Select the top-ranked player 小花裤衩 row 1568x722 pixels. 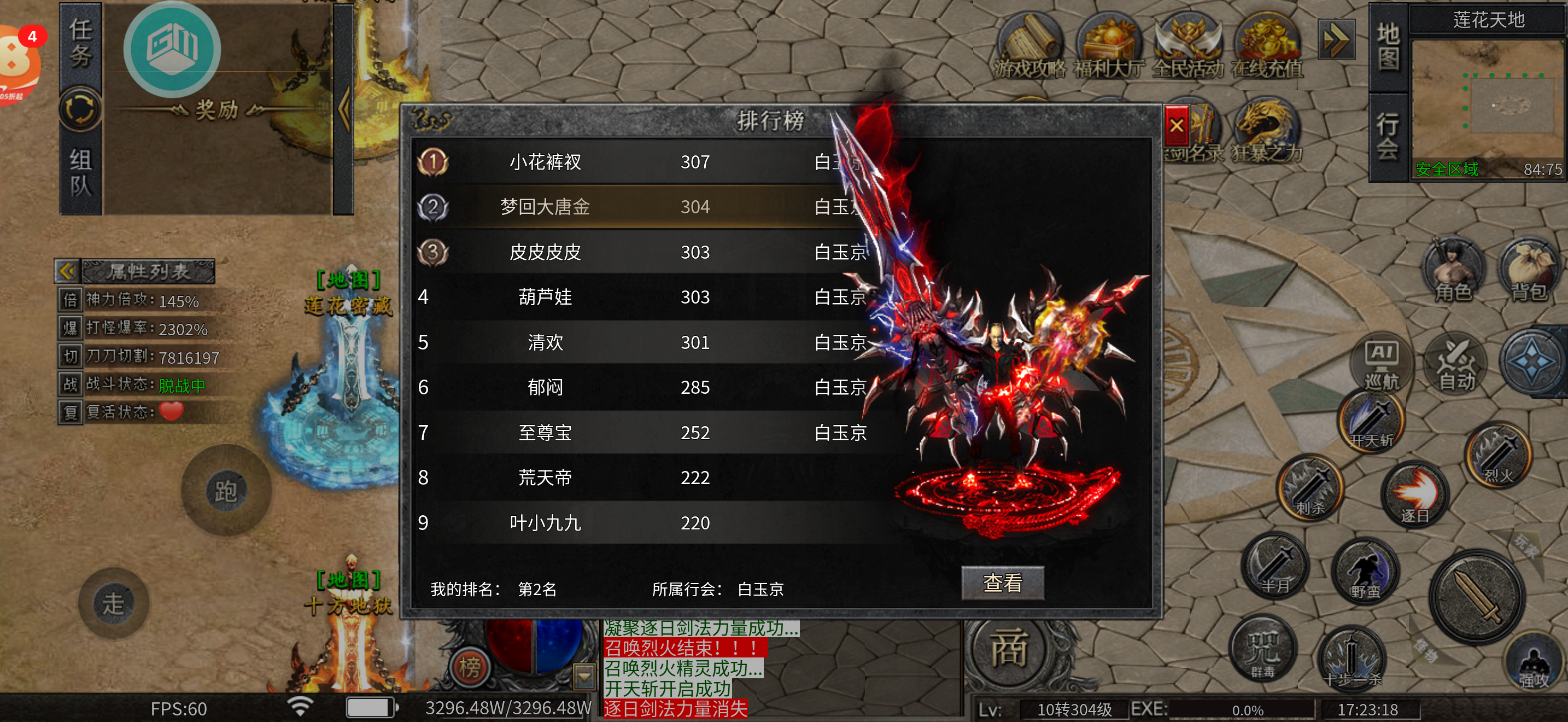coord(545,162)
